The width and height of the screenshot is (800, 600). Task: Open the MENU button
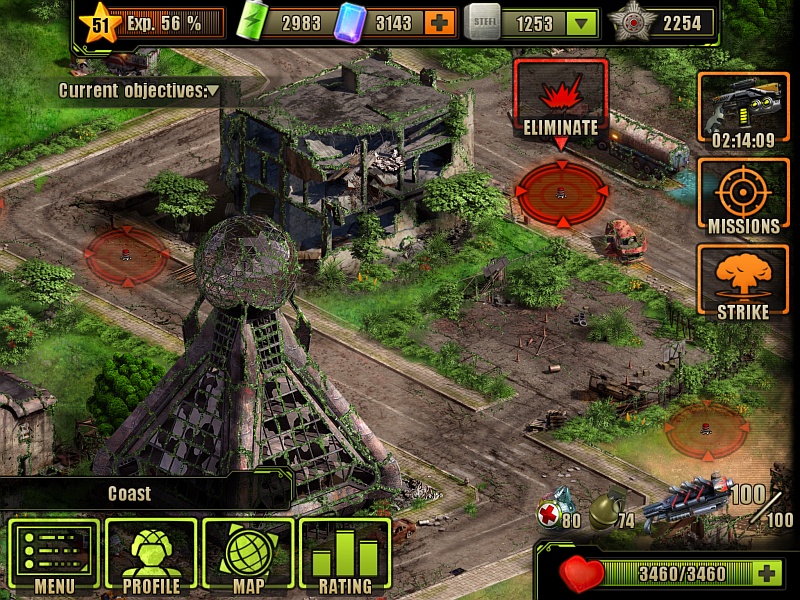(54, 554)
